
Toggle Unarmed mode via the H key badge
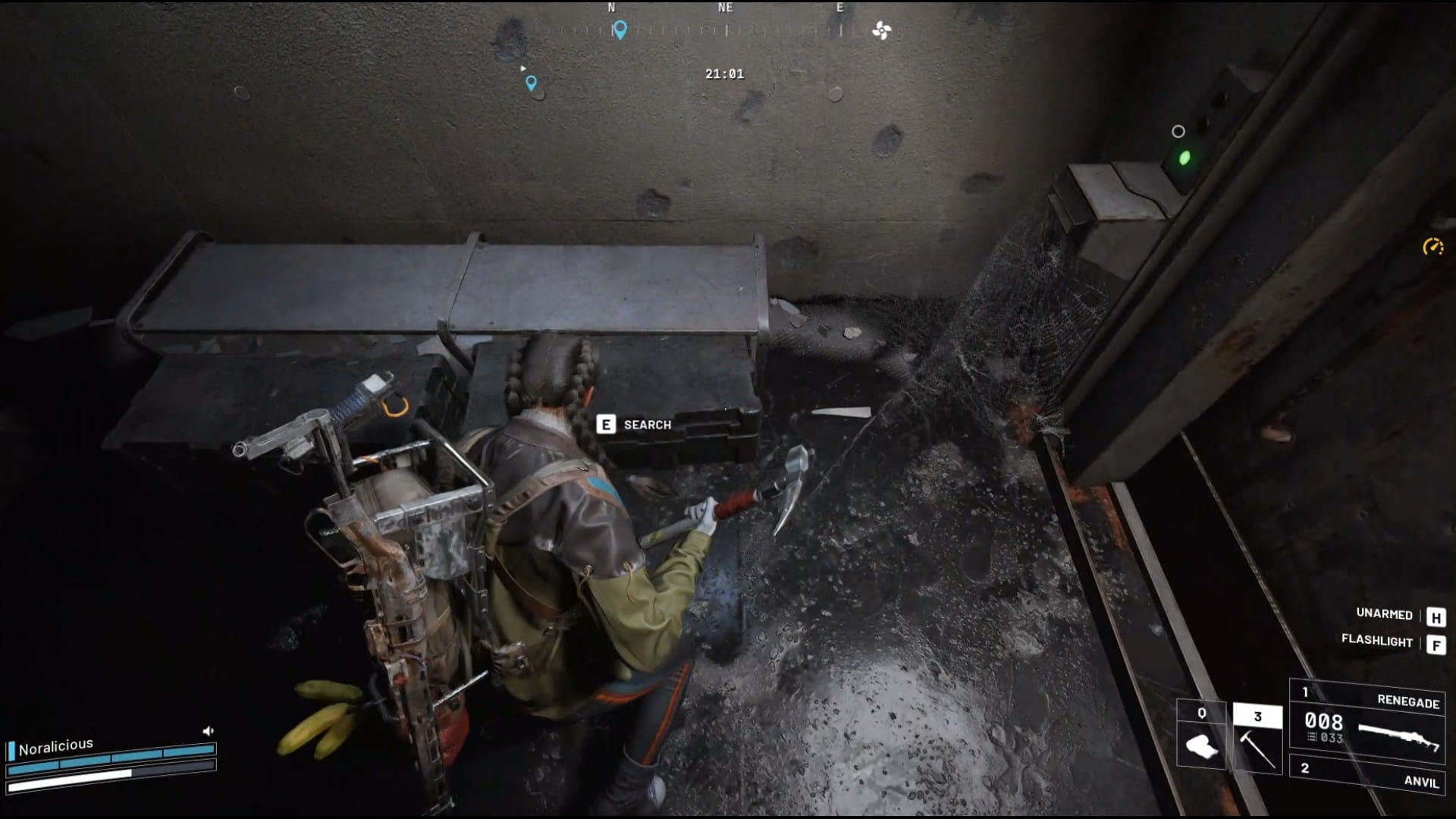pos(1438,616)
